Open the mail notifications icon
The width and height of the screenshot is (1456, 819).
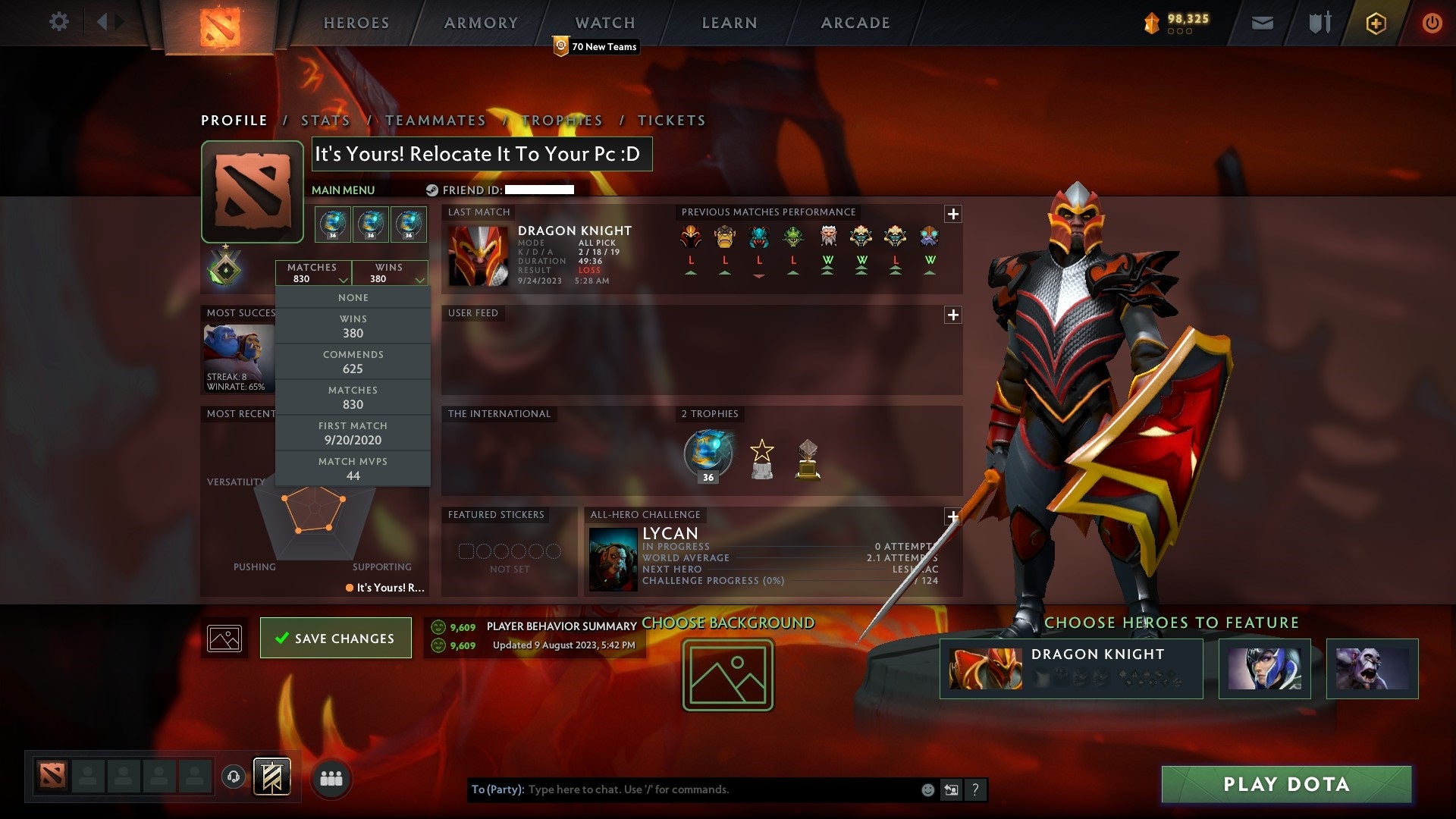(x=1262, y=23)
